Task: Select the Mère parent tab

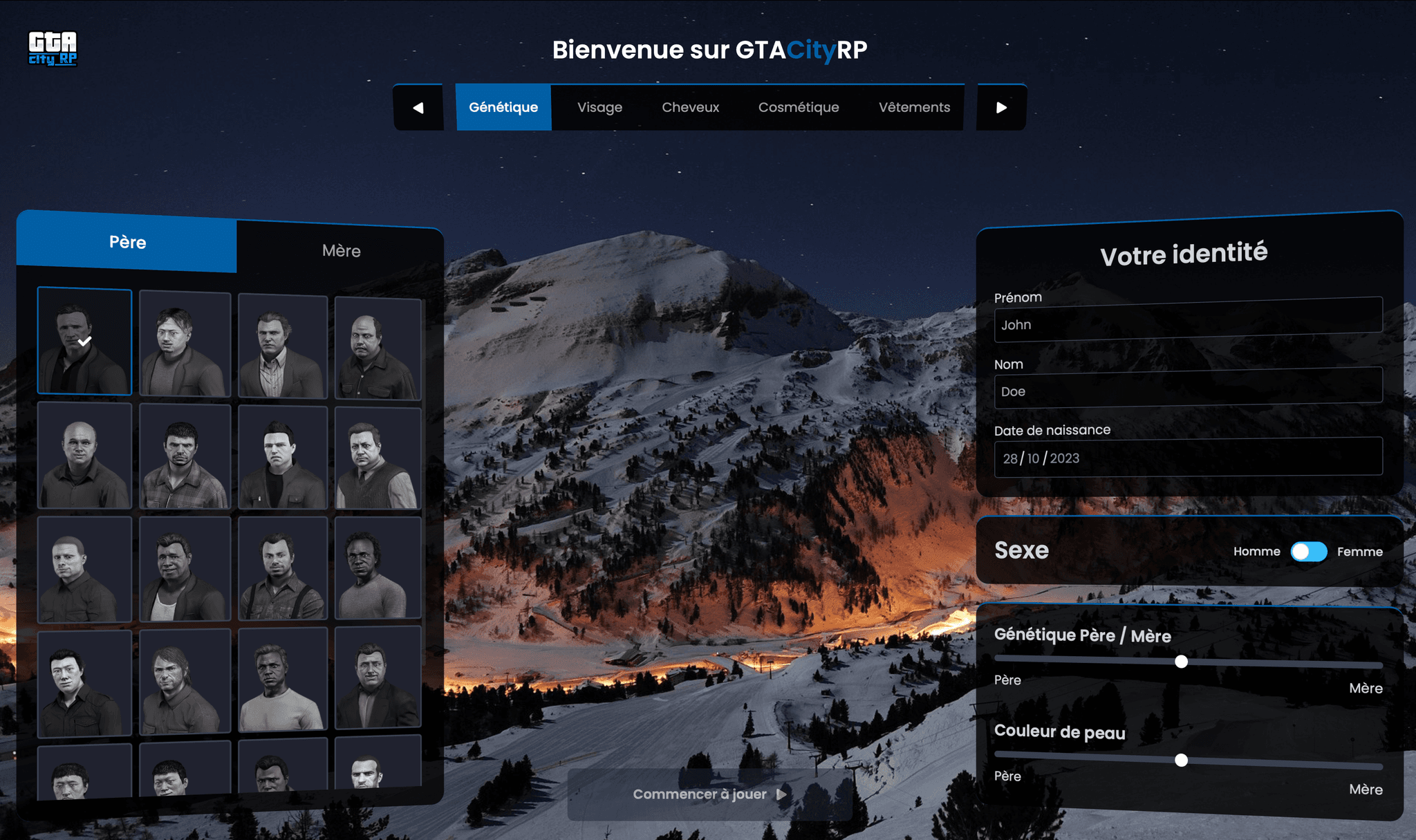Action: (339, 250)
